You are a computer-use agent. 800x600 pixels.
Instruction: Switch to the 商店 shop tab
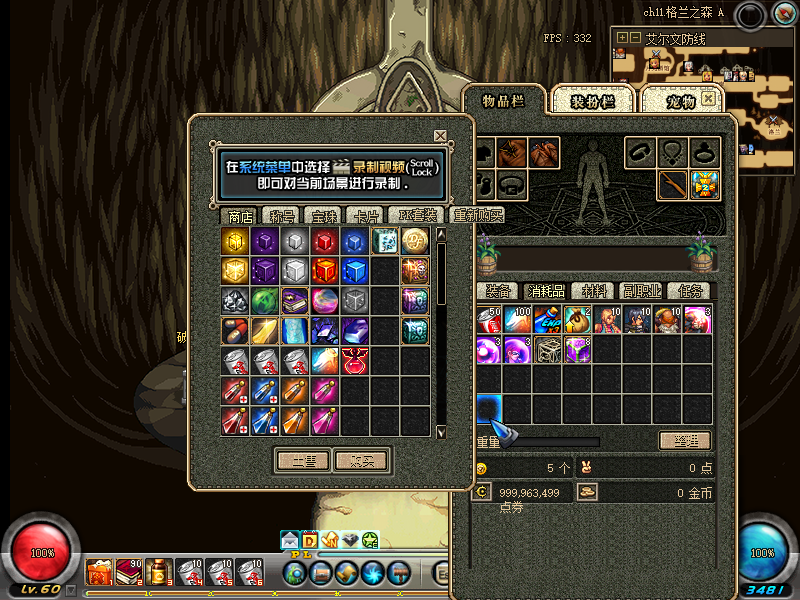[x=241, y=216]
